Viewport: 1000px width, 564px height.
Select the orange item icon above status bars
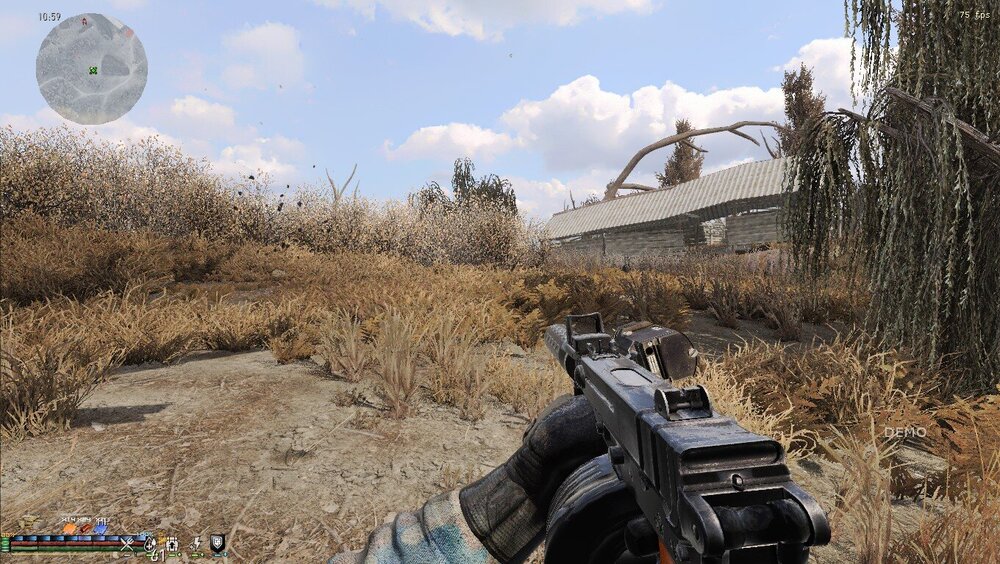tap(70, 528)
